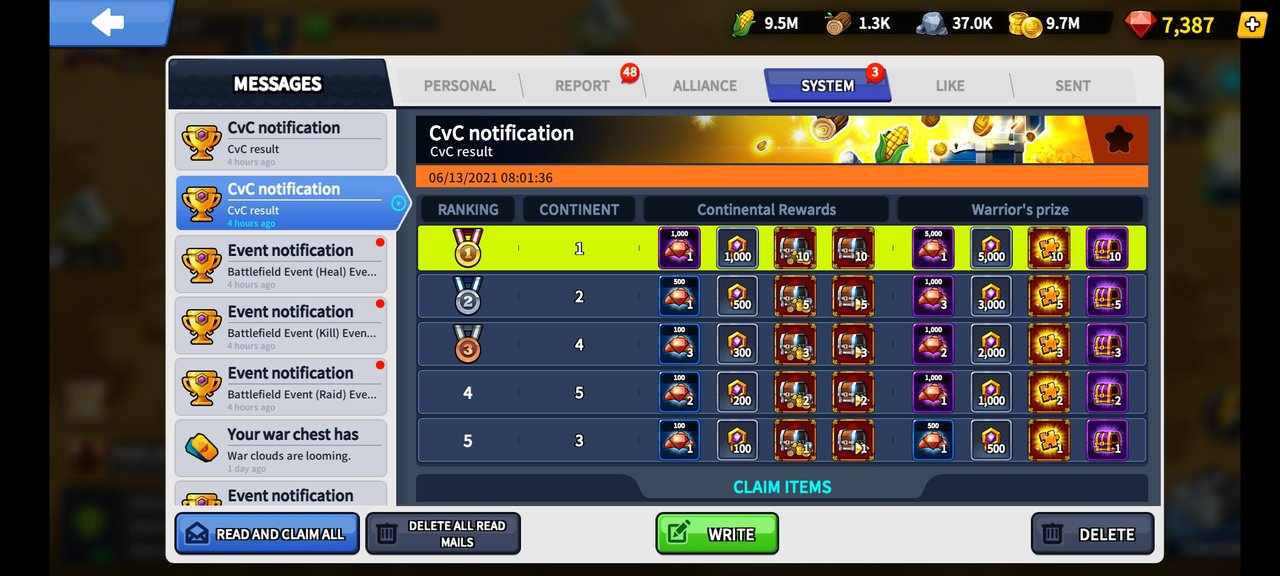Open the Like tab
Image resolution: width=1280 pixels, height=576 pixels.
(950, 86)
